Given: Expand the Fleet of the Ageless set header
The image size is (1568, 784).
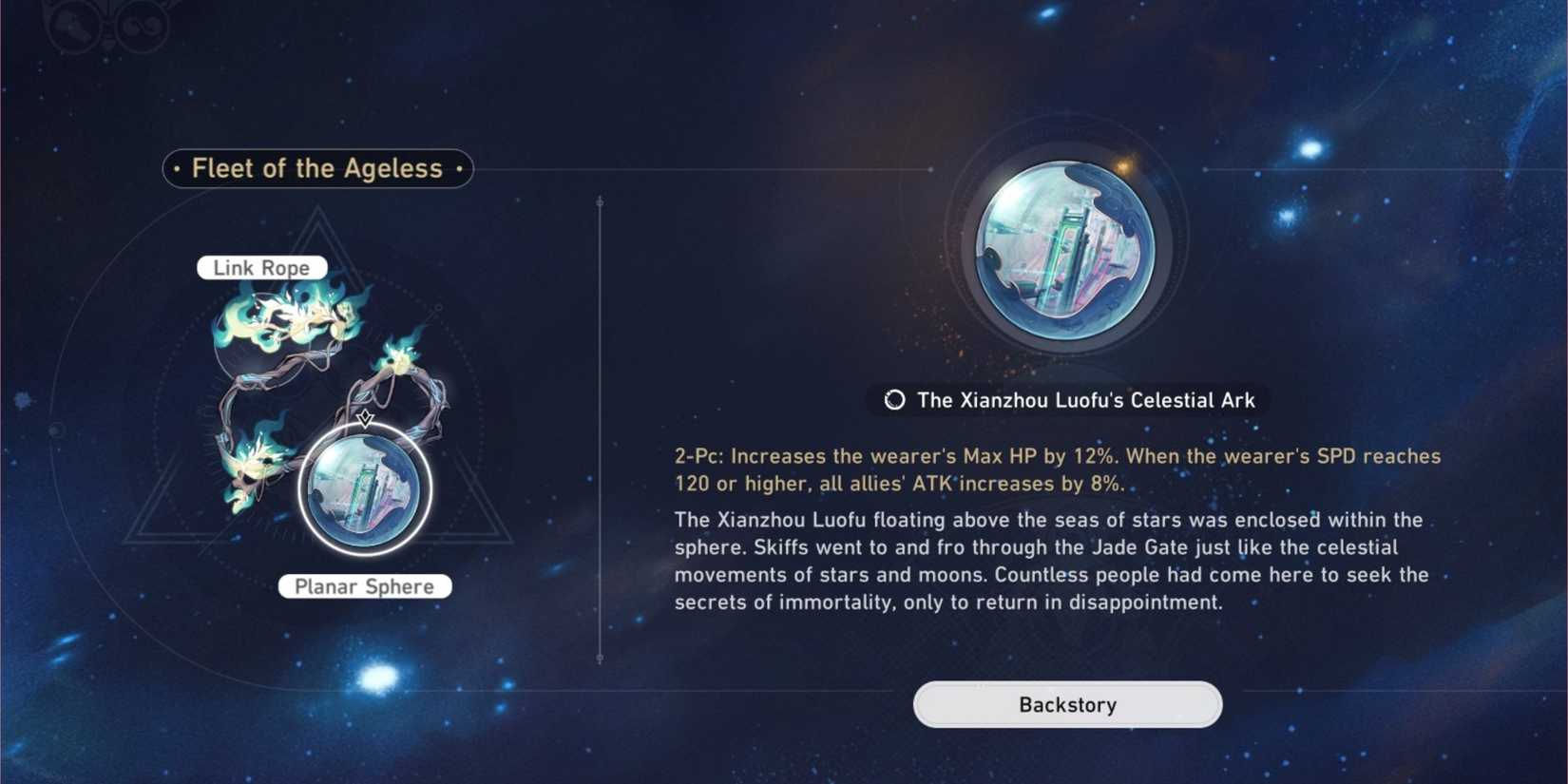Looking at the screenshot, I should (316, 168).
